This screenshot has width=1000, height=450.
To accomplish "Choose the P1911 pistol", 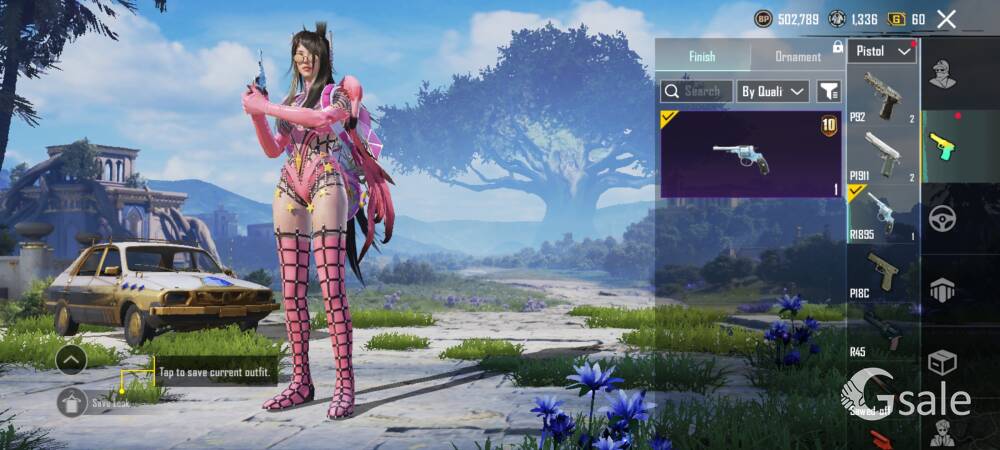I will tap(882, 155).
